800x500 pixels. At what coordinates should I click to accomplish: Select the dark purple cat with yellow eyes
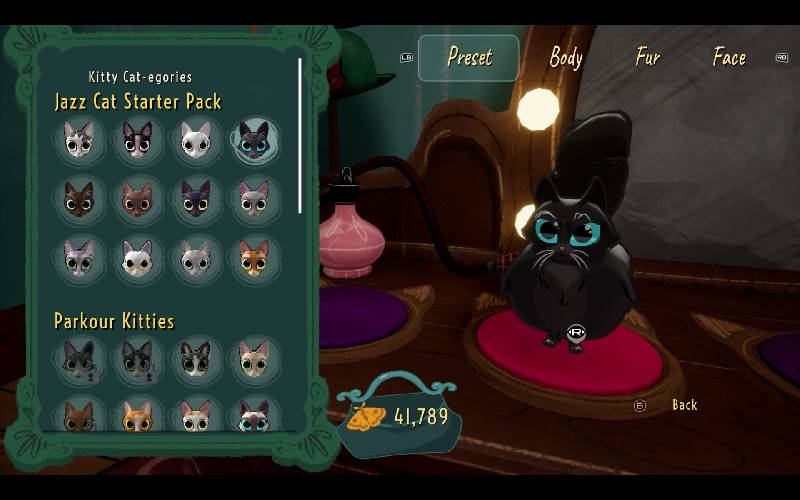click(x=196, y=200)
